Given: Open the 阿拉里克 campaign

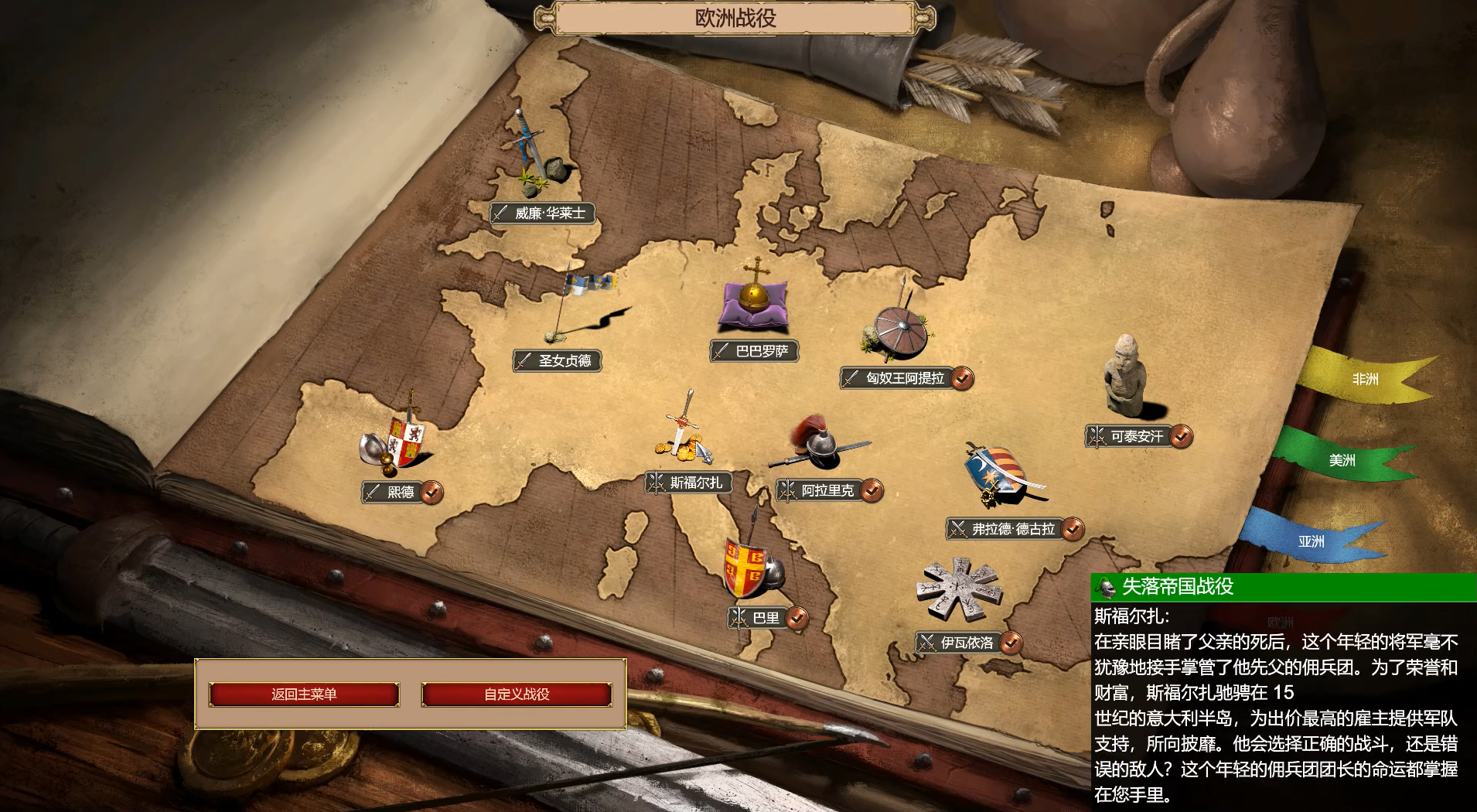Looking at the screenshot, I should pyautogui.click(x=820, y=490).
